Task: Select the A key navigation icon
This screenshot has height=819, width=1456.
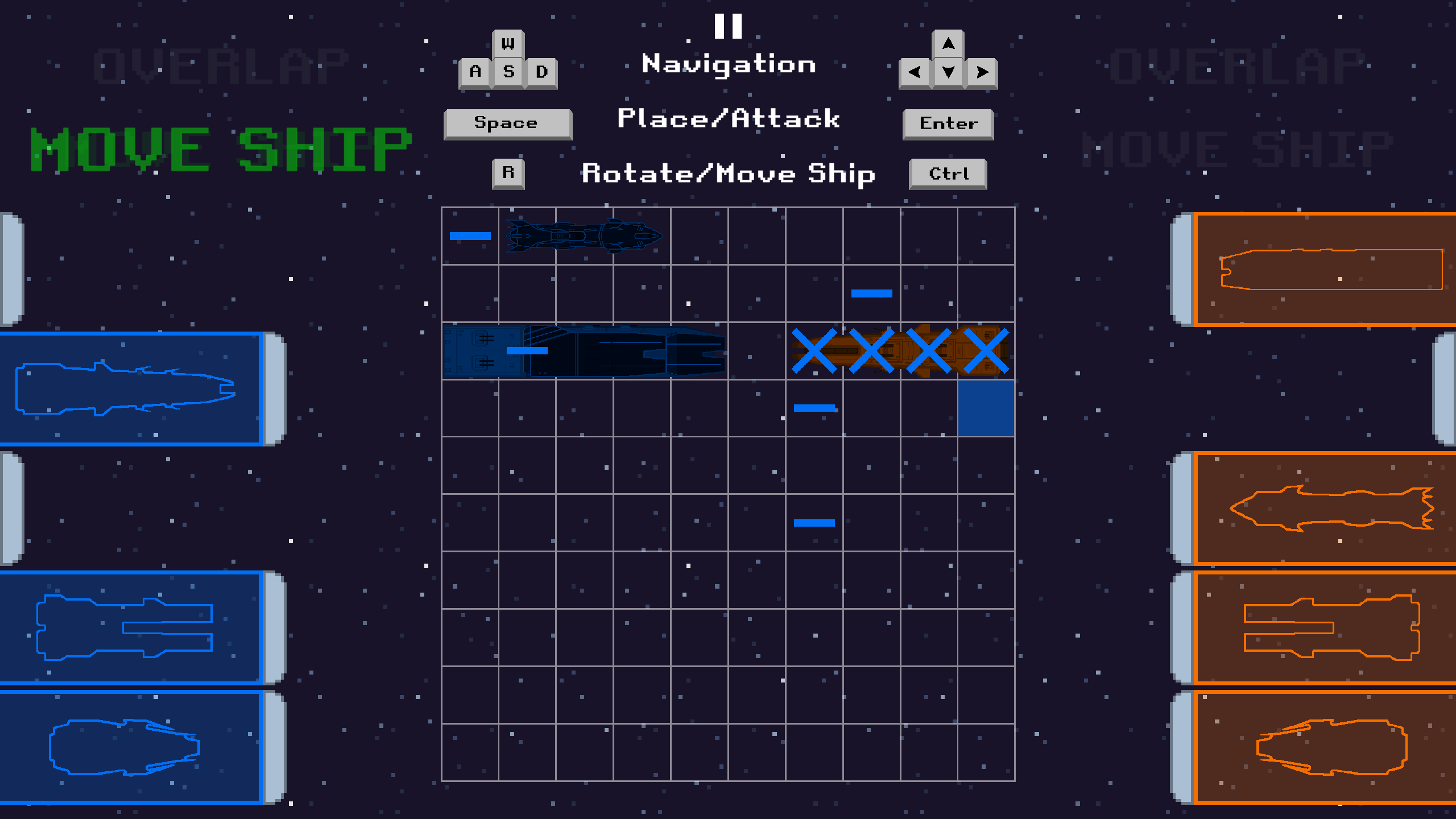Action: (474, 72)
